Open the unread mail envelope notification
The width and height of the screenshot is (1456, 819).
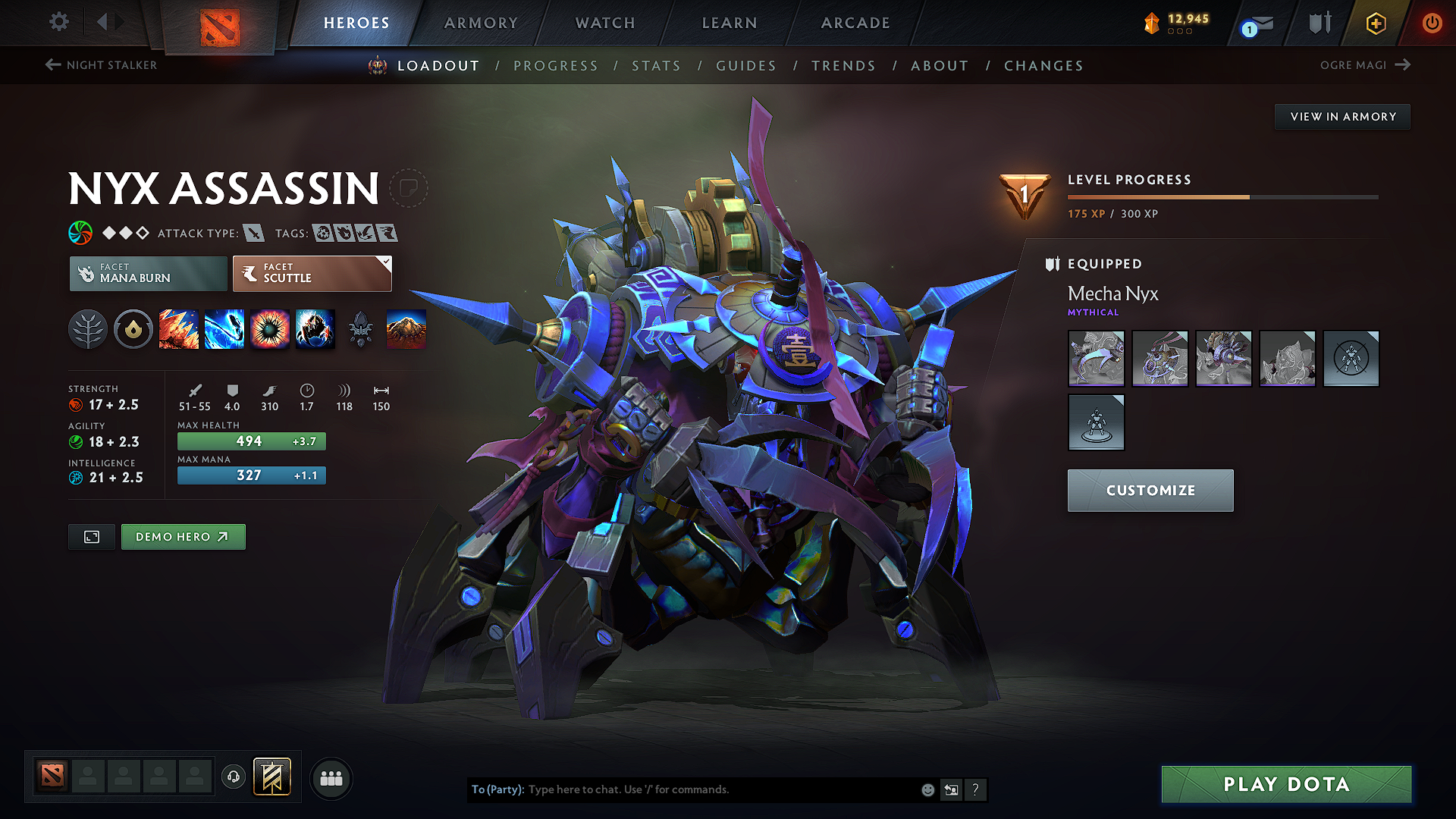point(1257,23)
